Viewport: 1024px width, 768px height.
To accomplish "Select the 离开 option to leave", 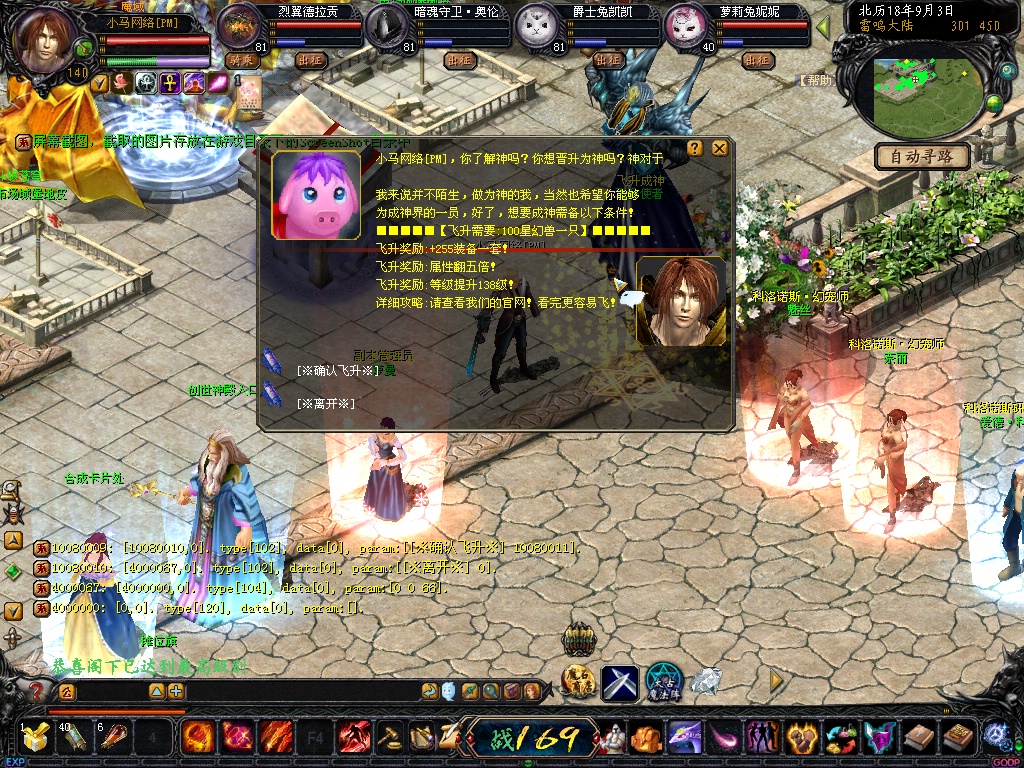I will pyautogui.click(x=326, y=403).
